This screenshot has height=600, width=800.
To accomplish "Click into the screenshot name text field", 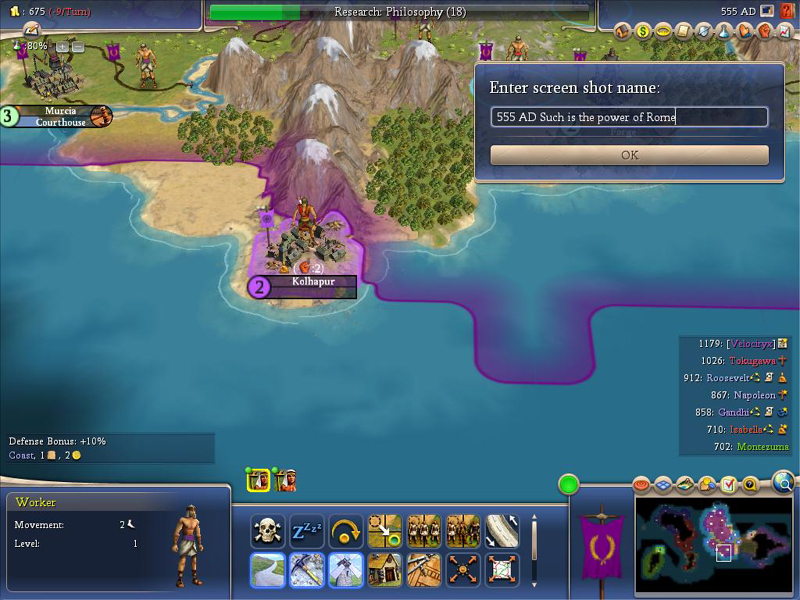I will (x=629, y=117).
